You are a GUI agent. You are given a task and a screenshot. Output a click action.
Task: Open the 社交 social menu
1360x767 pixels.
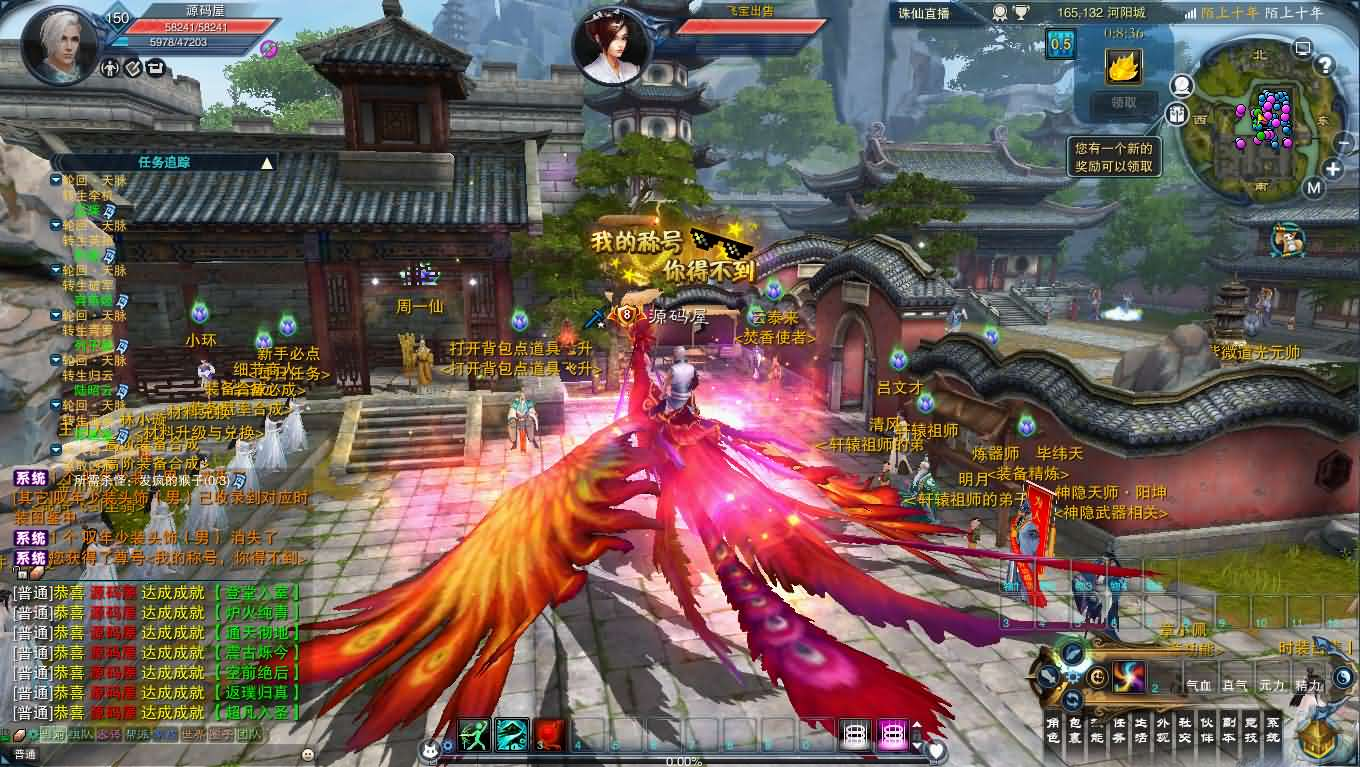pos(1184,729)
